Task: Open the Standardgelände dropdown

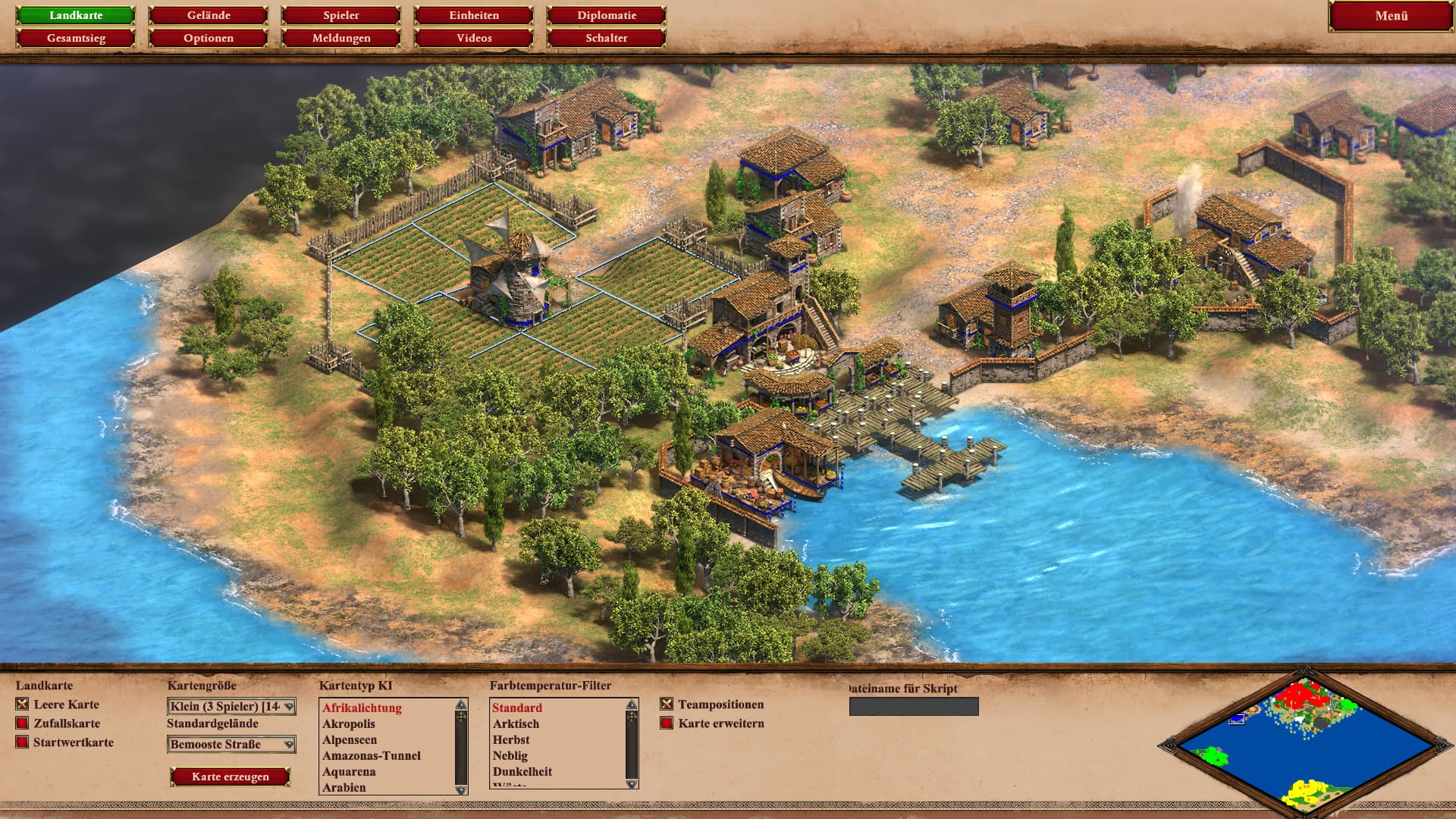Action: [231, 745]
